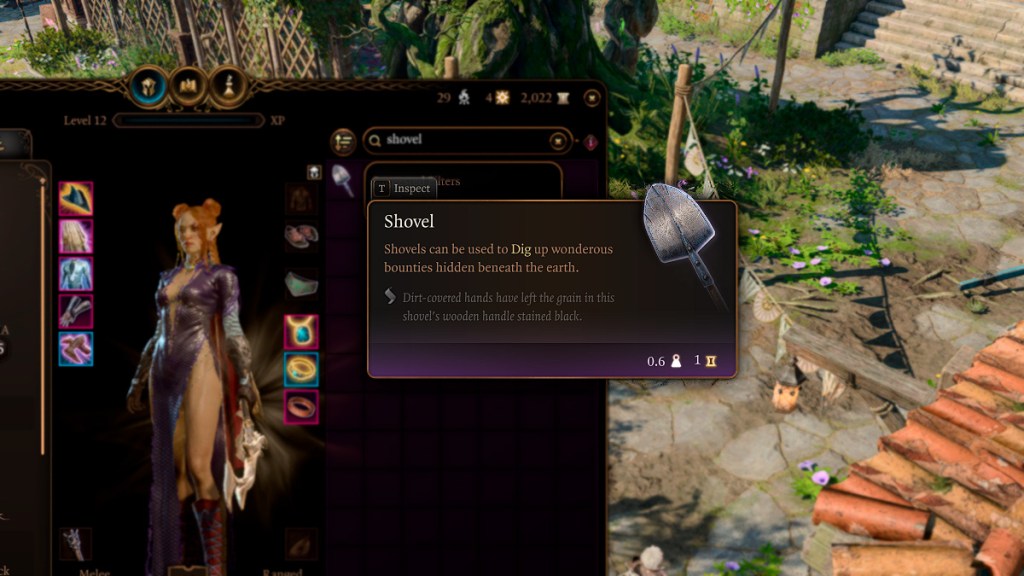This screenshot has width=1024, height=576.
Task: Select the ranged weapon slot
Action: (301, 544)
